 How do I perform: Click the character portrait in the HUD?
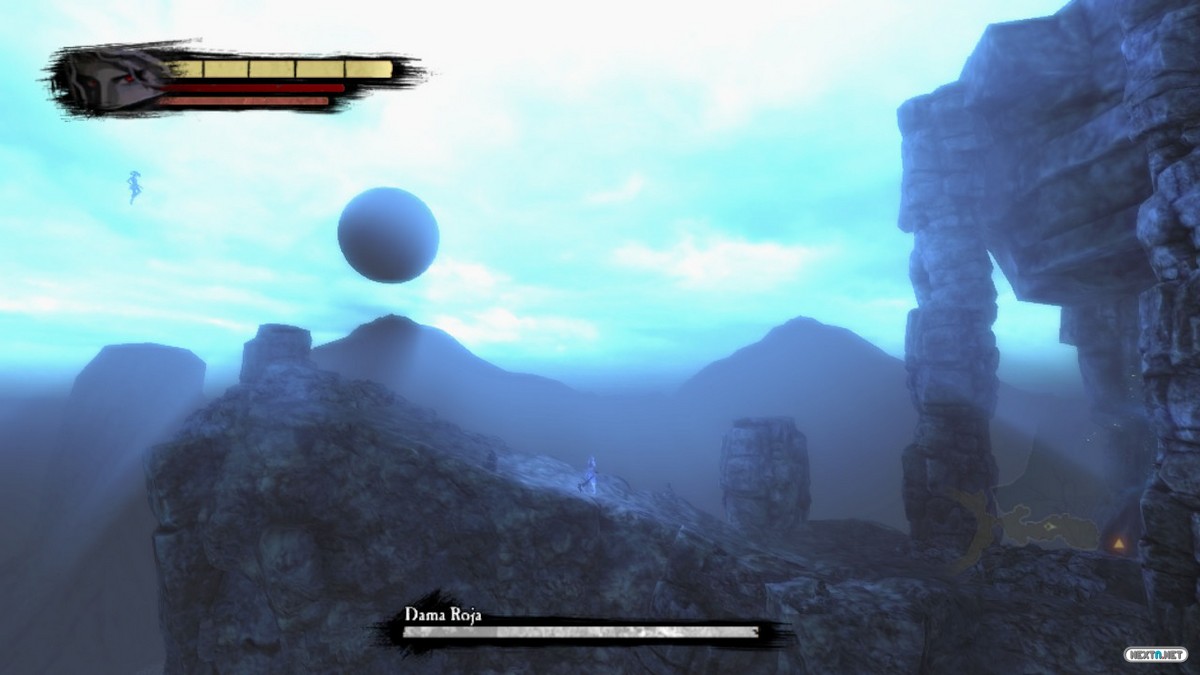pos(110,80)
